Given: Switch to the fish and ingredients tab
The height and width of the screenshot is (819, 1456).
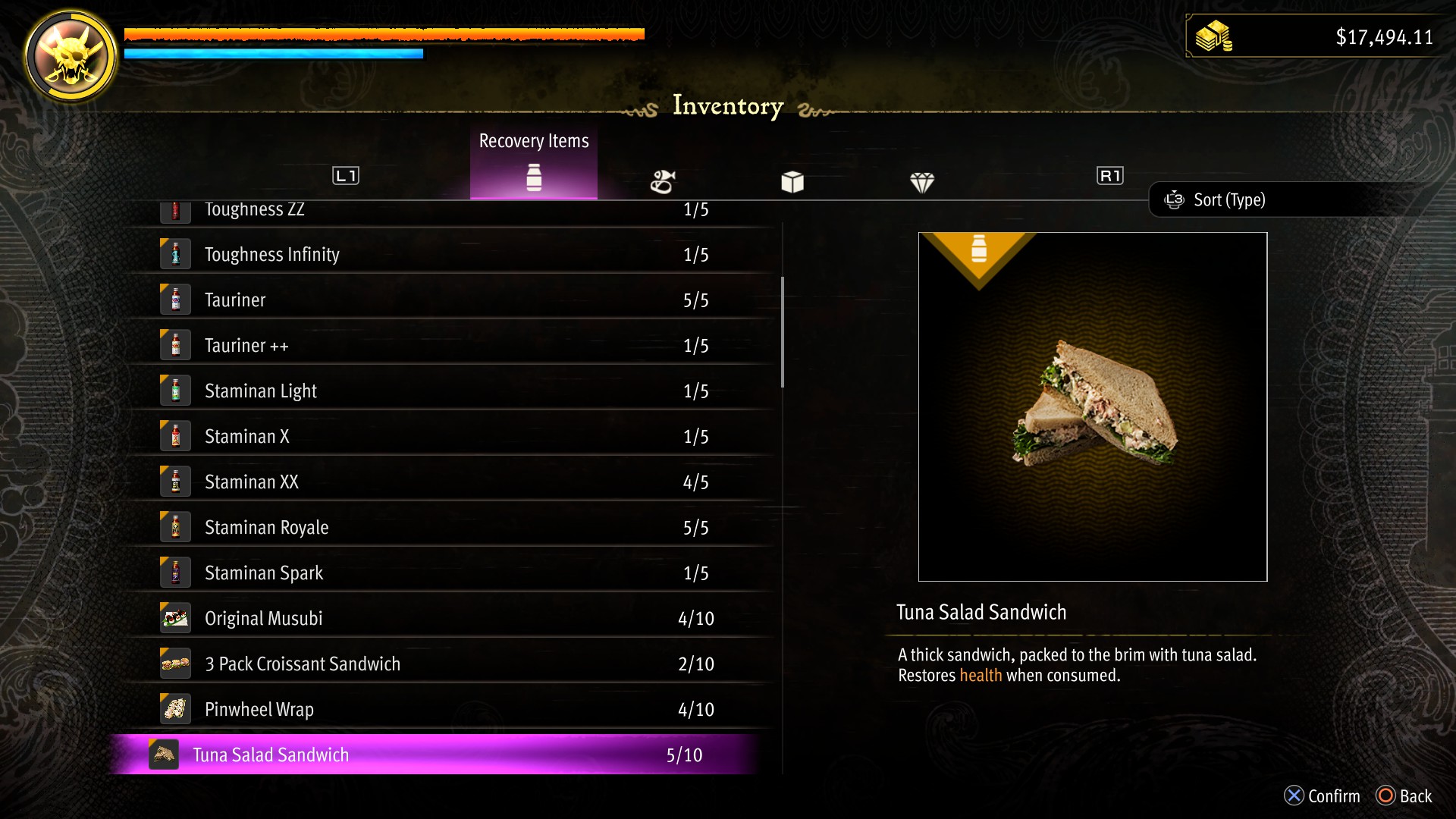Looking at the screenshot, I should [x=663, y=182].
